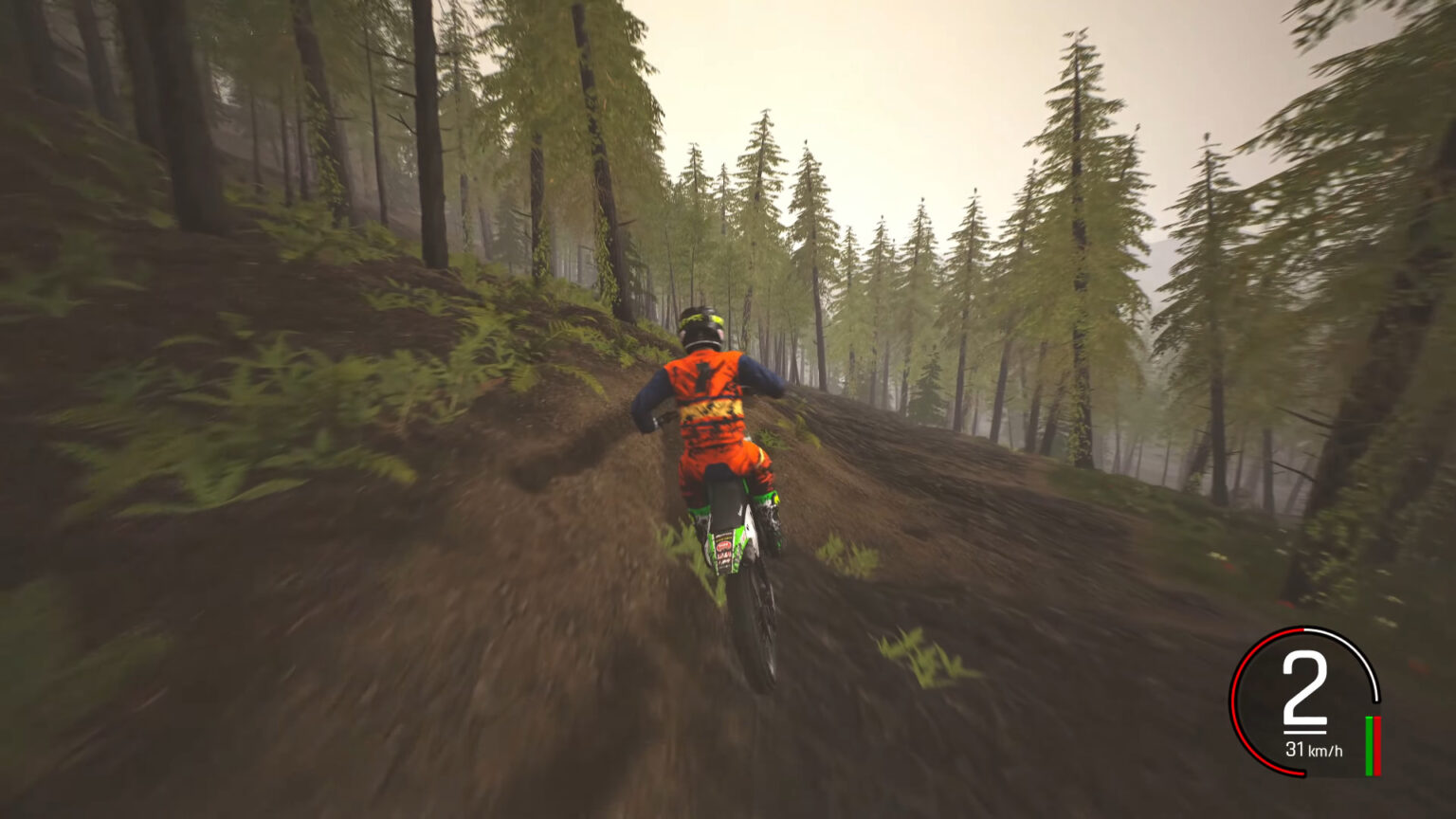Click the gear indicator showing 2
Viewport: 1456px width, 819px height.
tap(1305, 686)
